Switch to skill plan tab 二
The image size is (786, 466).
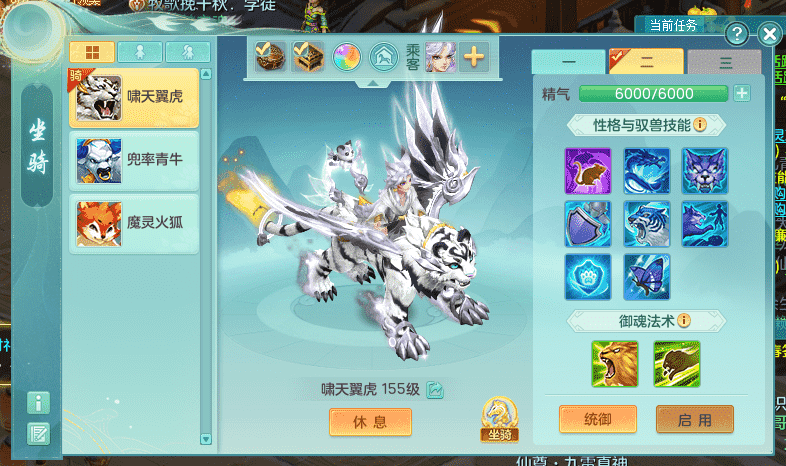pyautogui.click(x=646, y=62)
